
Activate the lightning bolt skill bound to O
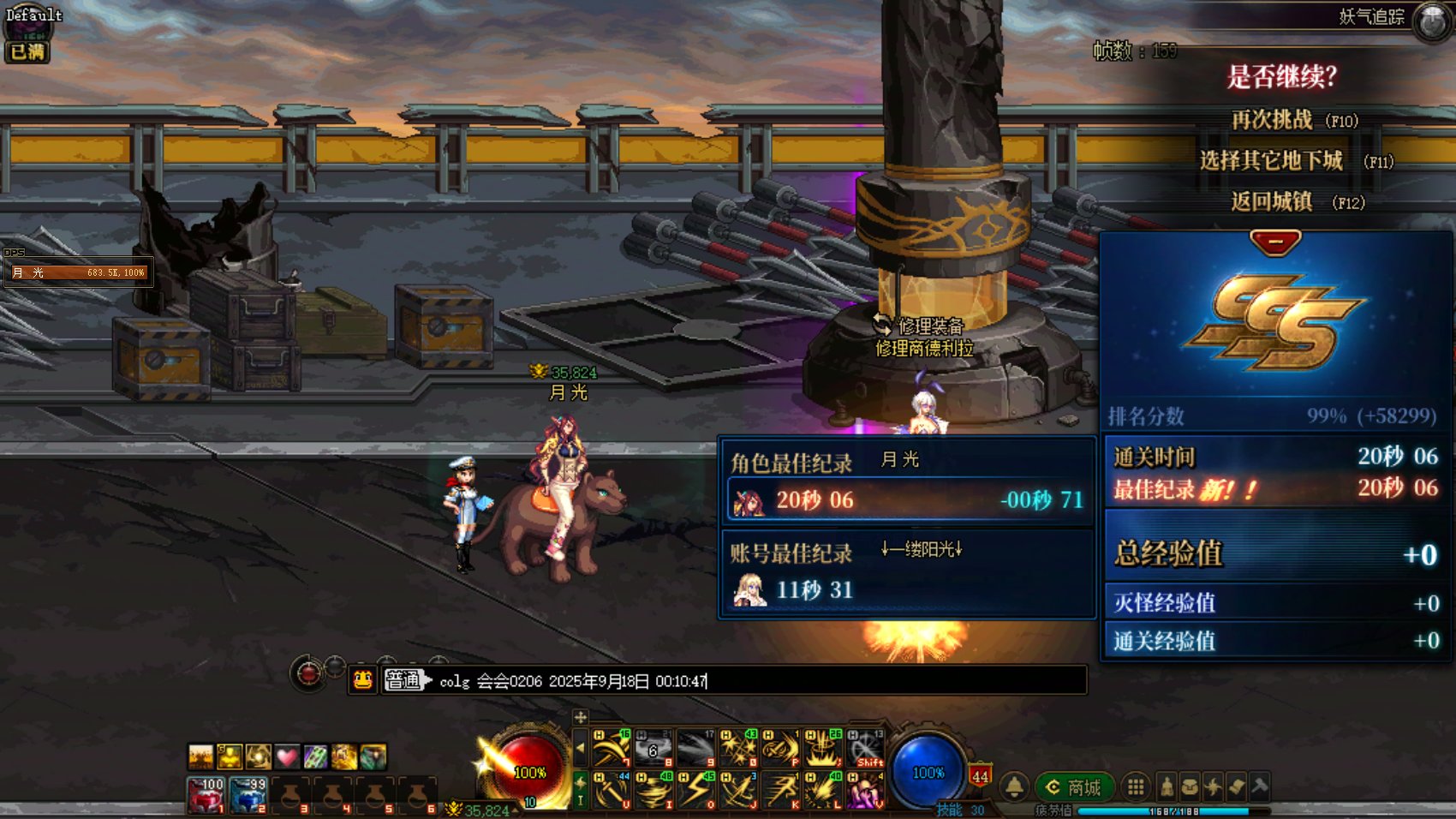696,790
